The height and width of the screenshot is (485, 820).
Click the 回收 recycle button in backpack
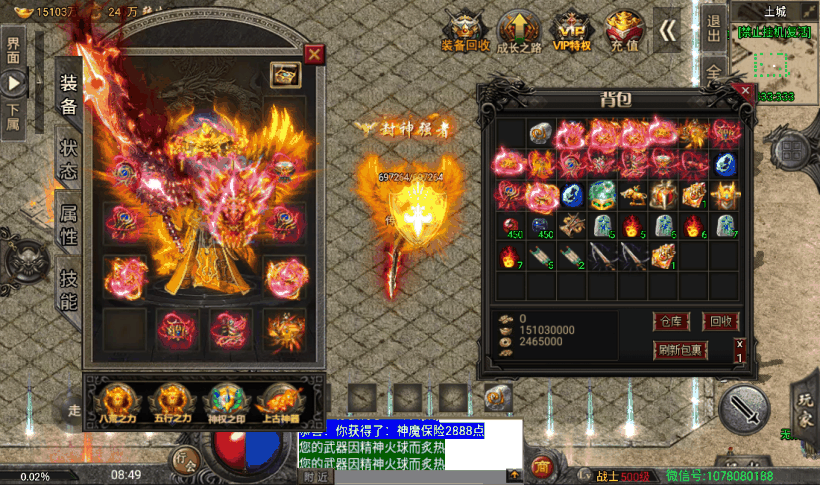[x=720, y=321]
